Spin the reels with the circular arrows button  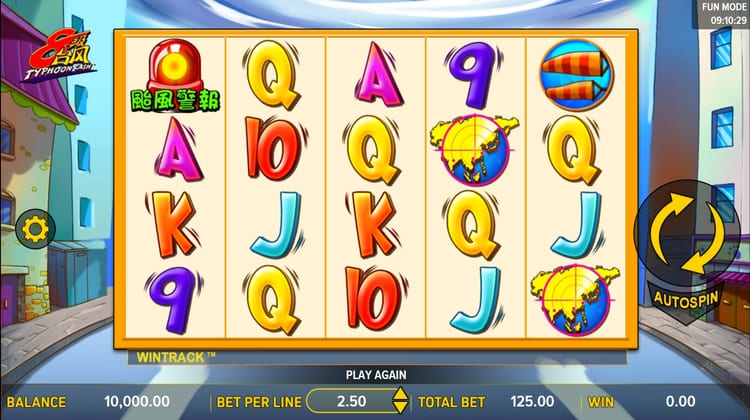coord(689,234)
